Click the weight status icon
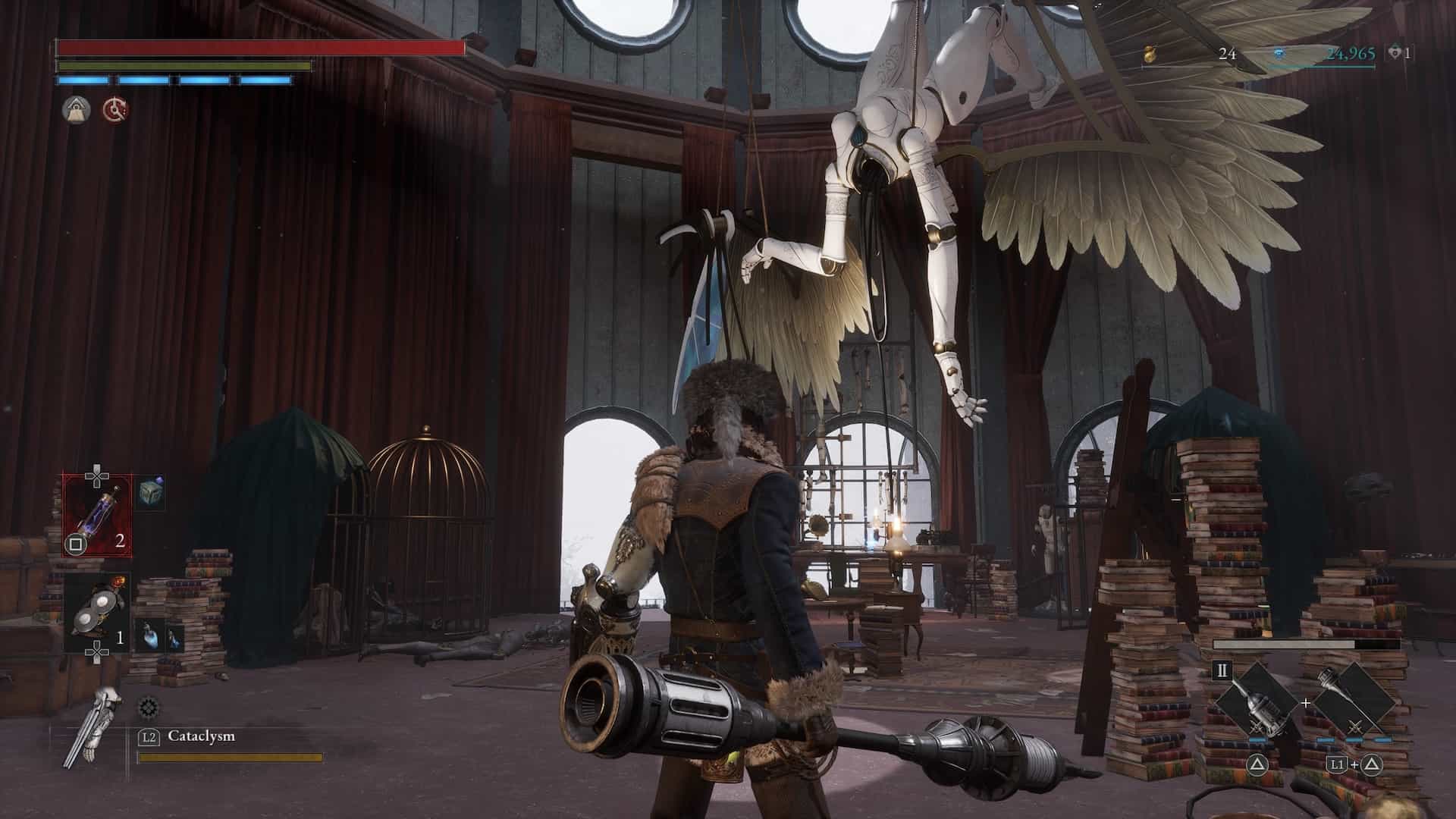Viewport: 1456px width, 819px height. [77, 110]
